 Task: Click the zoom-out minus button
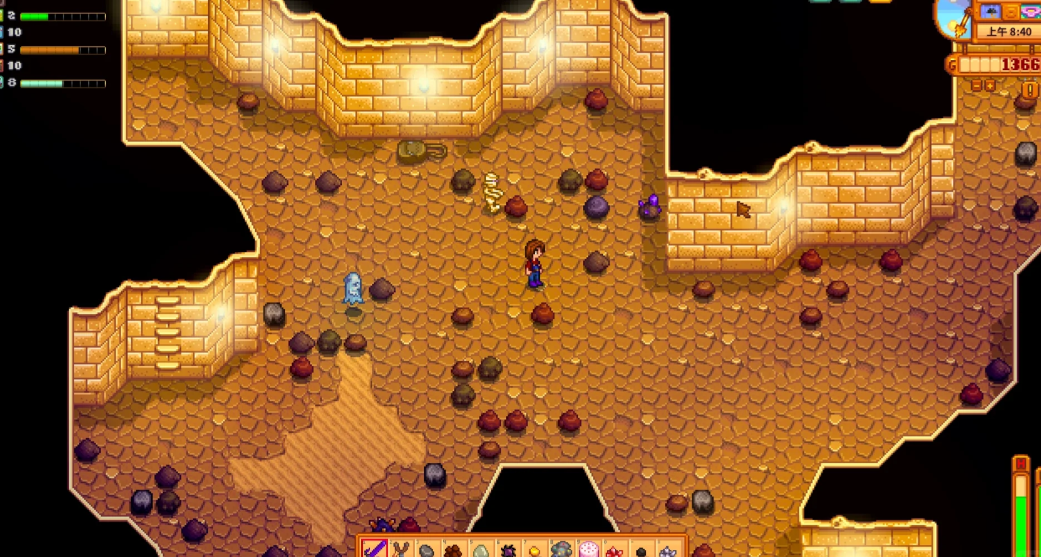[976, 86]
